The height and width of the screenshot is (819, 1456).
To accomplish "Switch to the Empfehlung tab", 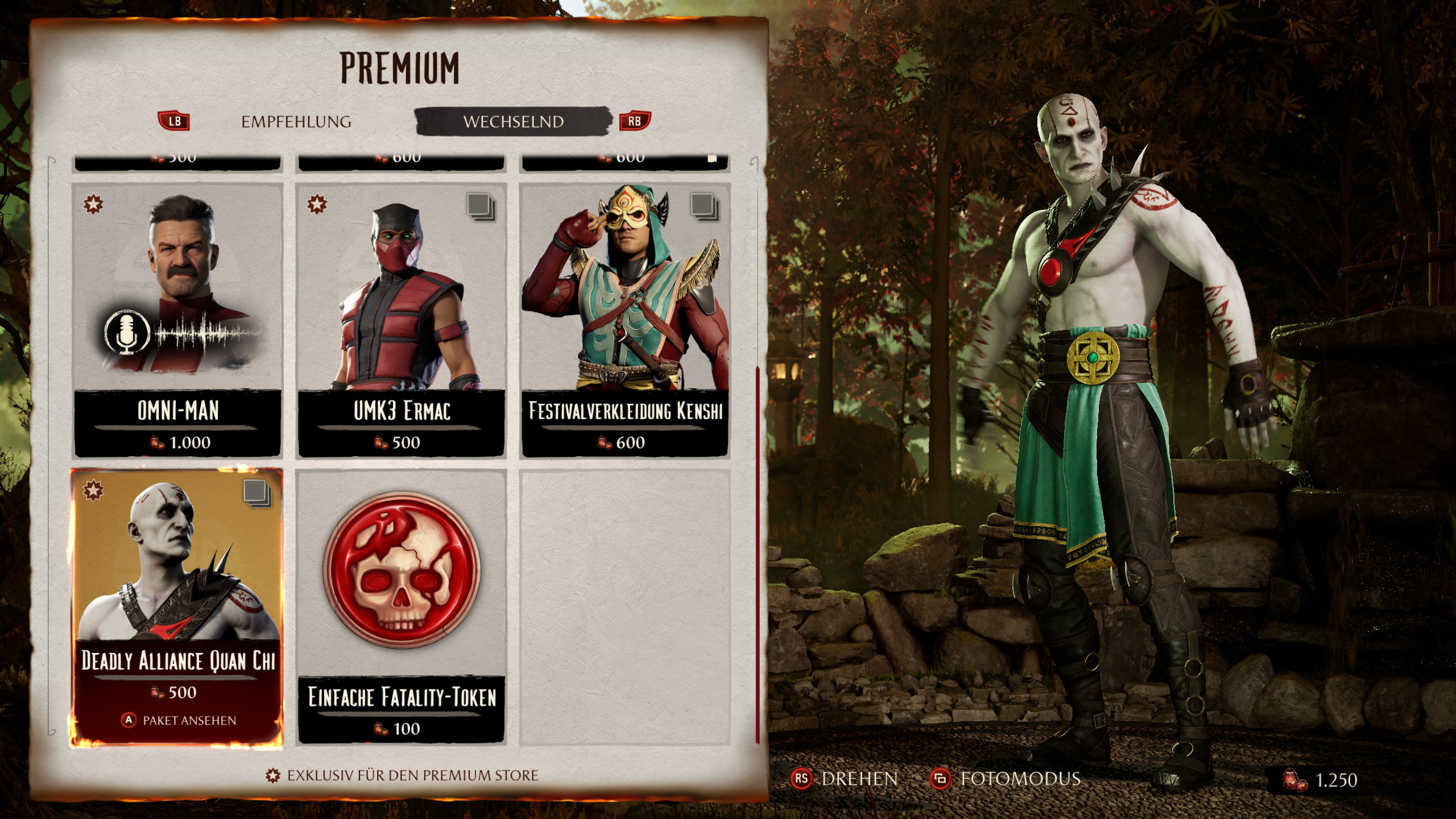I will [x=296, y=122].
